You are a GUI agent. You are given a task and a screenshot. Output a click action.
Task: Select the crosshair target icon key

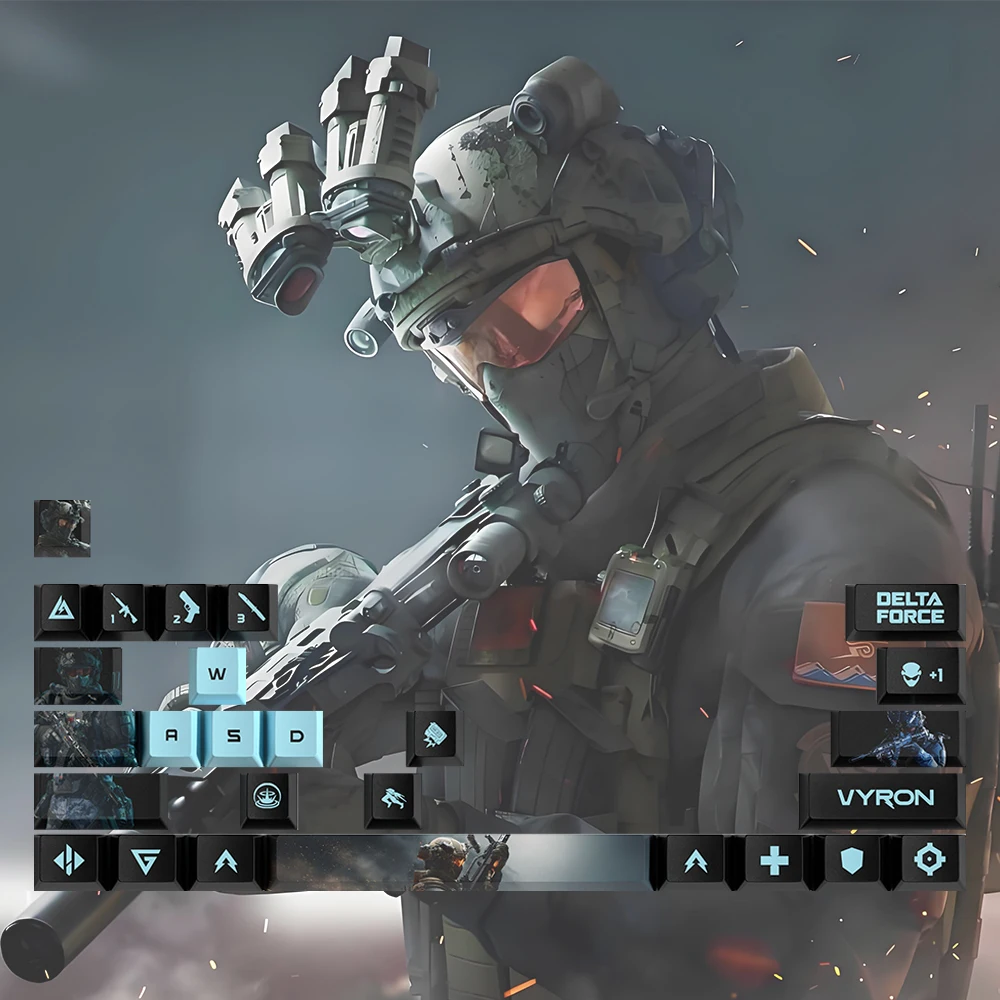(931, 860)
